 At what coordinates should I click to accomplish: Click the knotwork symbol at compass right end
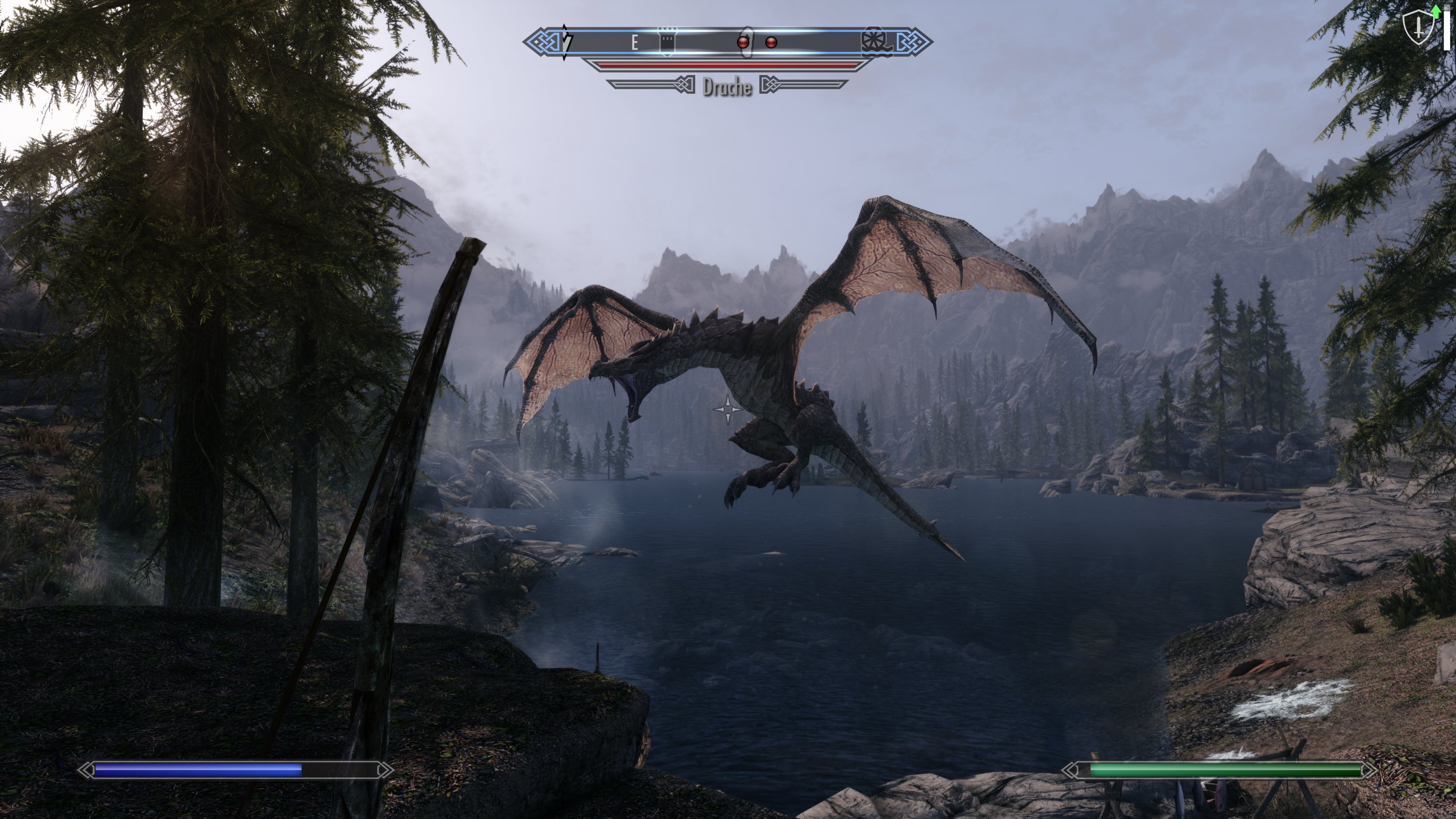tap(915, 42)
